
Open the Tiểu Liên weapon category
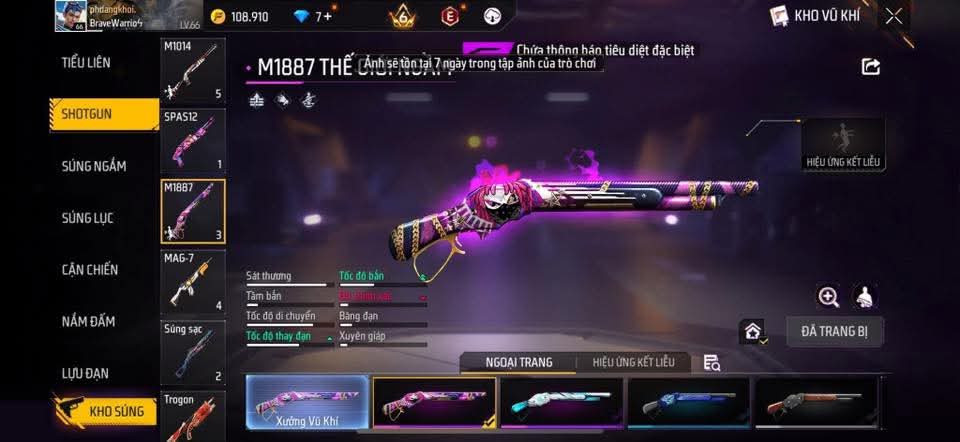[x=86, y=62]
